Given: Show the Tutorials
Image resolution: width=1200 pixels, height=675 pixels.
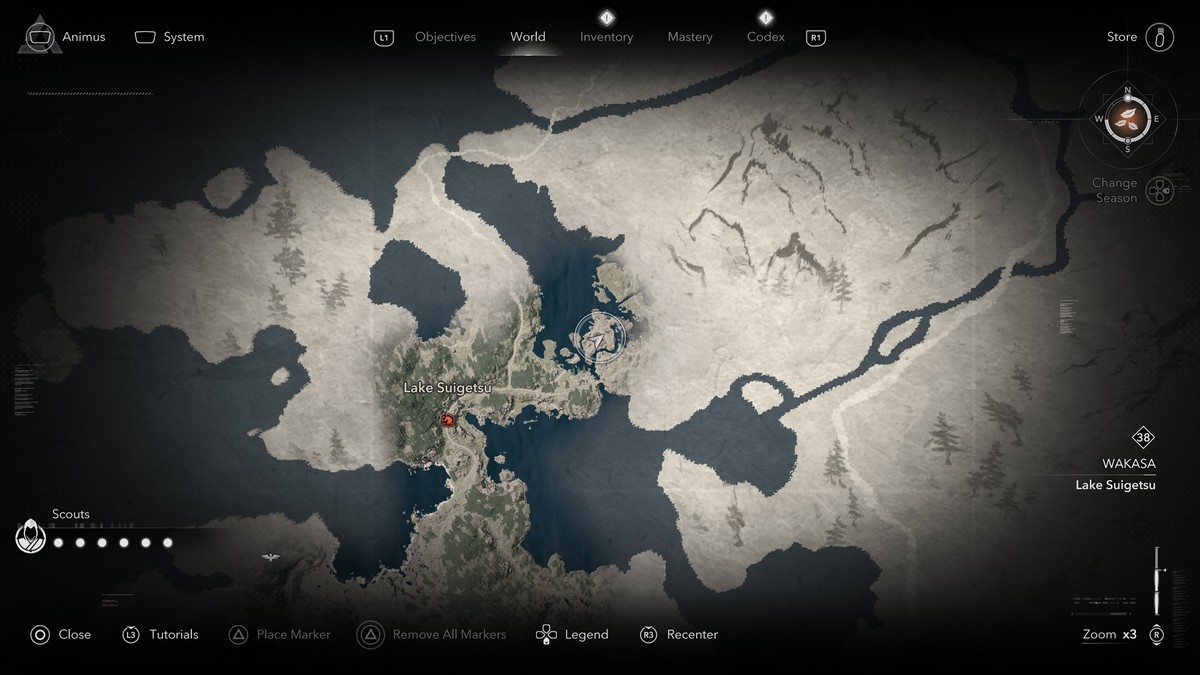Looking at the screenshot, I should [x=161, y=634].
